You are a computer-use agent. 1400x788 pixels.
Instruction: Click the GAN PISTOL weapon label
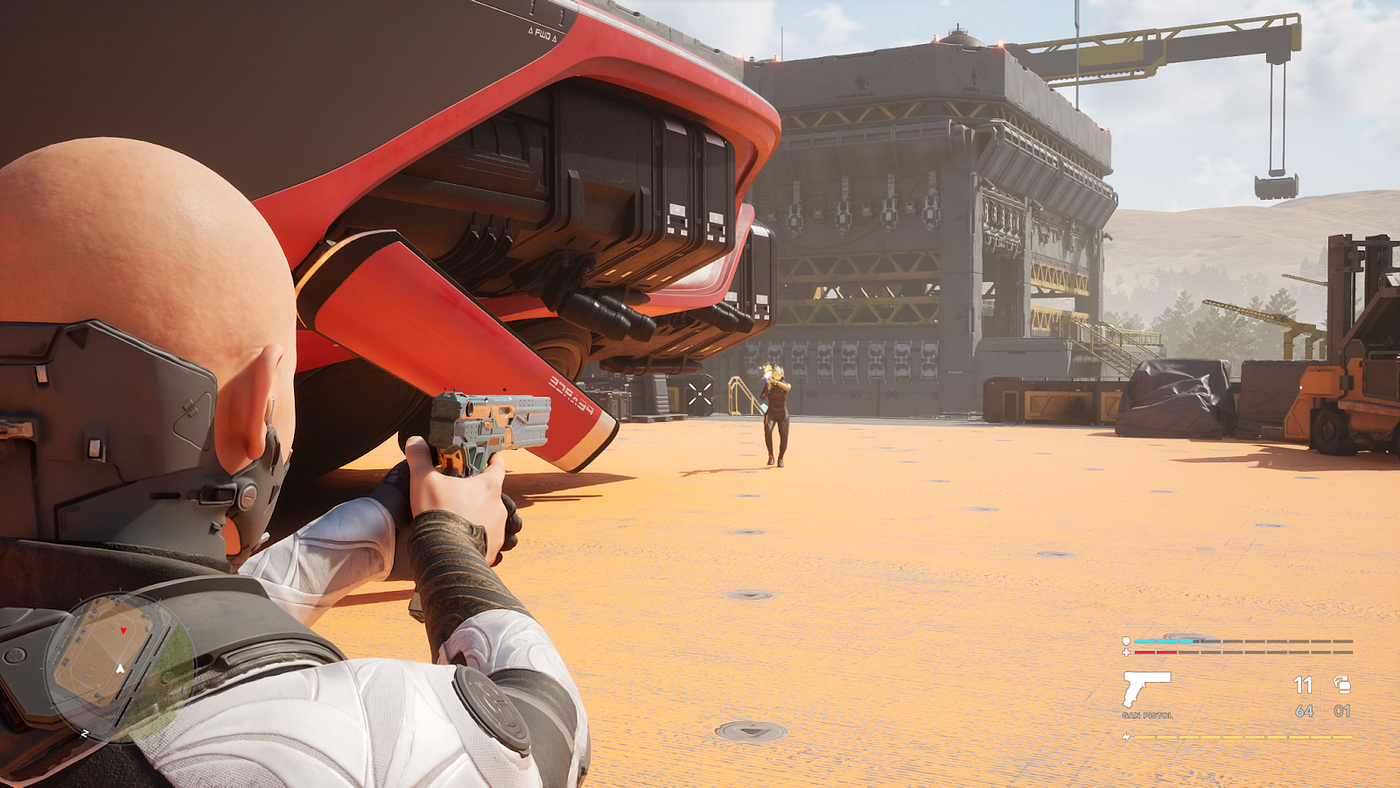(1146, 716)
